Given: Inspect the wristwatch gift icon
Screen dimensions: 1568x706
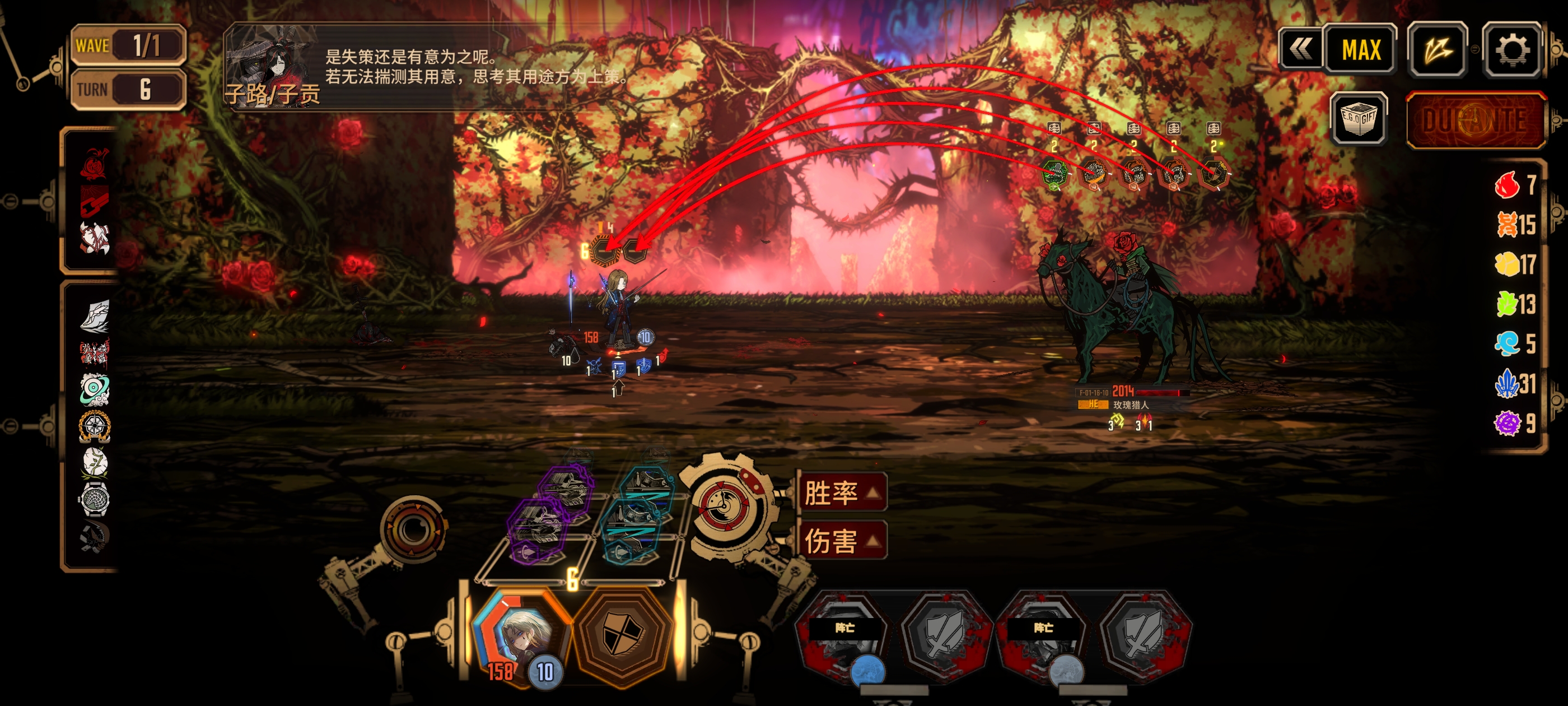Looking at the screenshot, I should click(x=94, y=499).
